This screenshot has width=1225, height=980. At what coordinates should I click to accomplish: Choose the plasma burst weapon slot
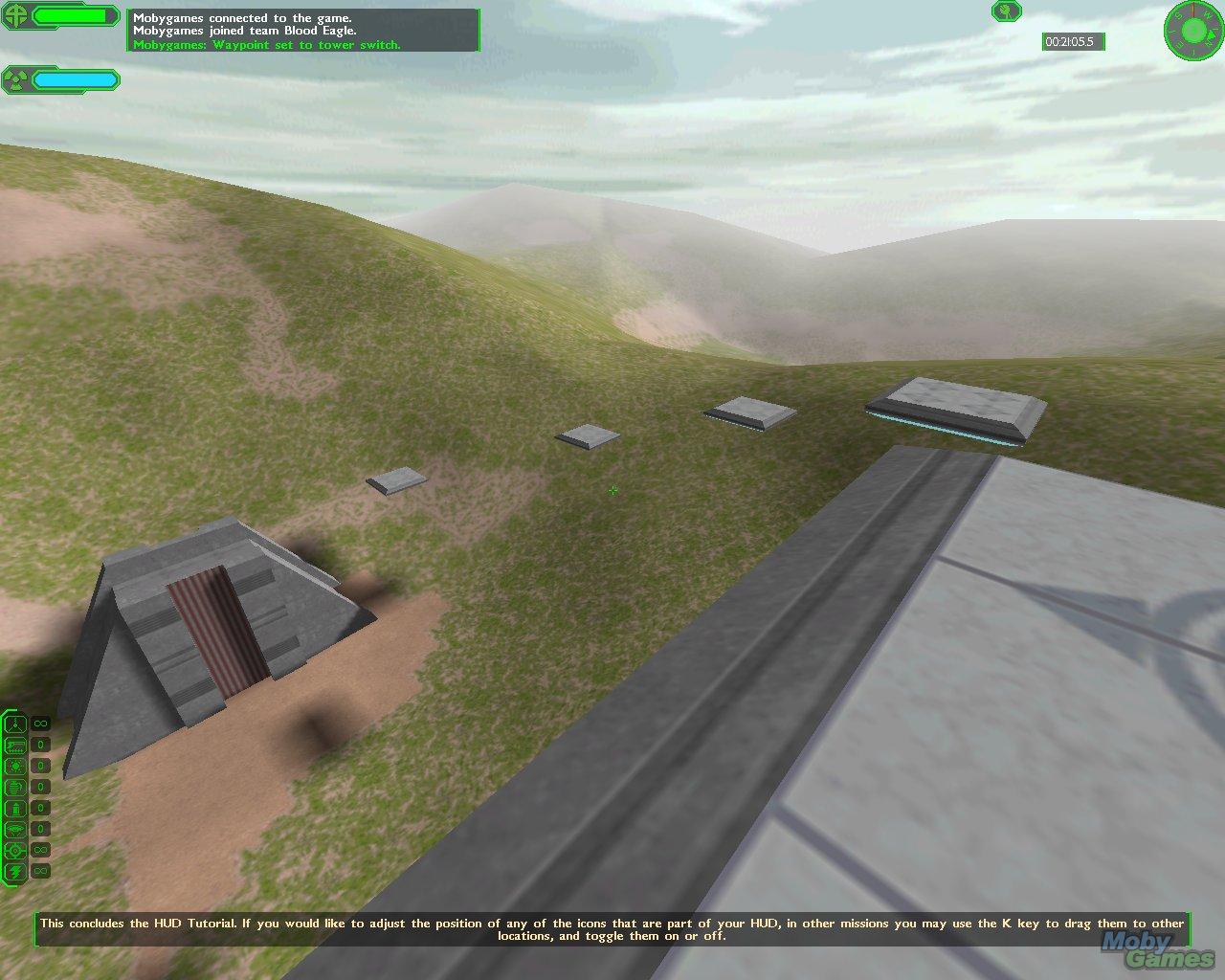click(16, 767)
